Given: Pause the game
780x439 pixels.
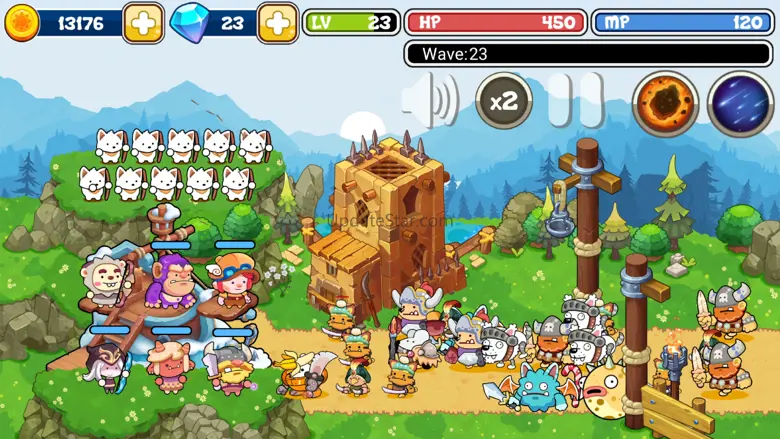Looking at the screenshot, I should click(x=574, y=101).
